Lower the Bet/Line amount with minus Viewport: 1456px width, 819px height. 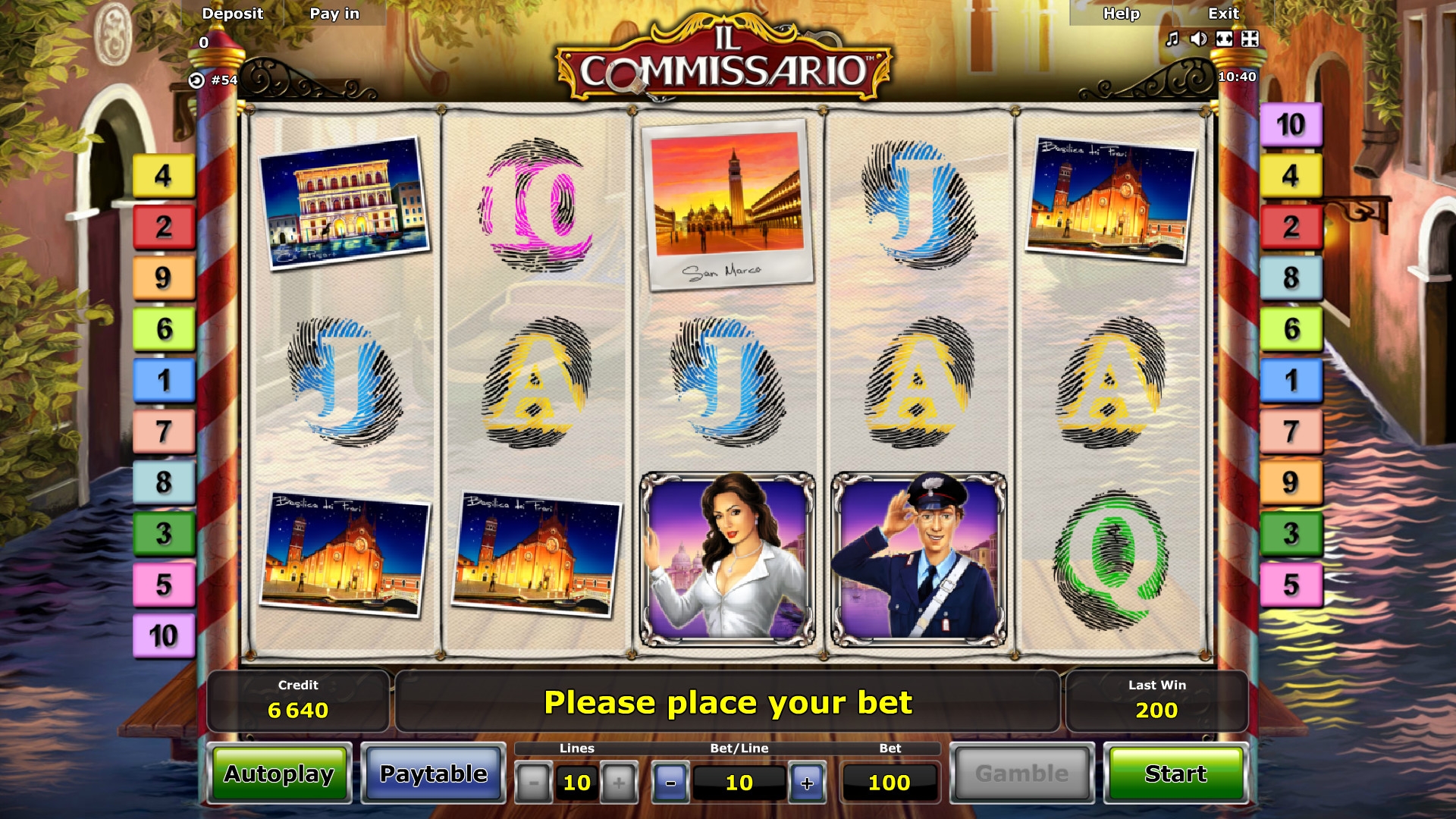coord(670,783)
